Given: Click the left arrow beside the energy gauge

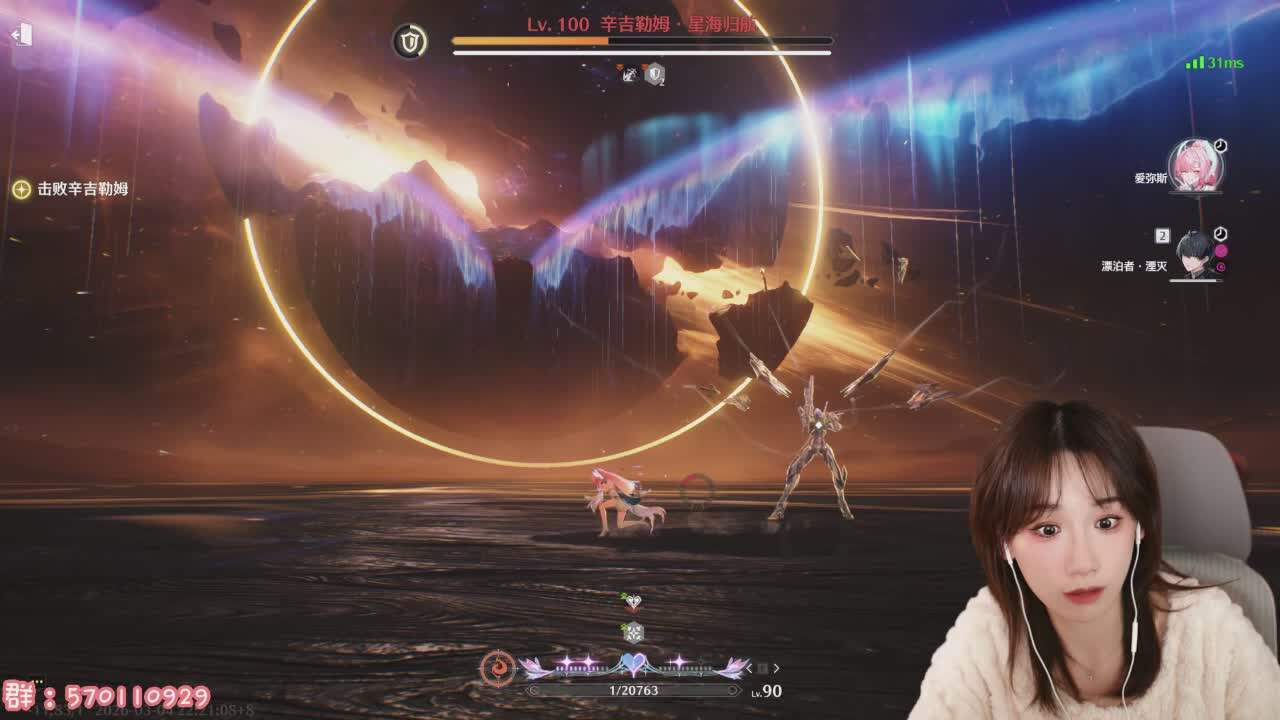Looking at the screenshot, I should (748, 668).
